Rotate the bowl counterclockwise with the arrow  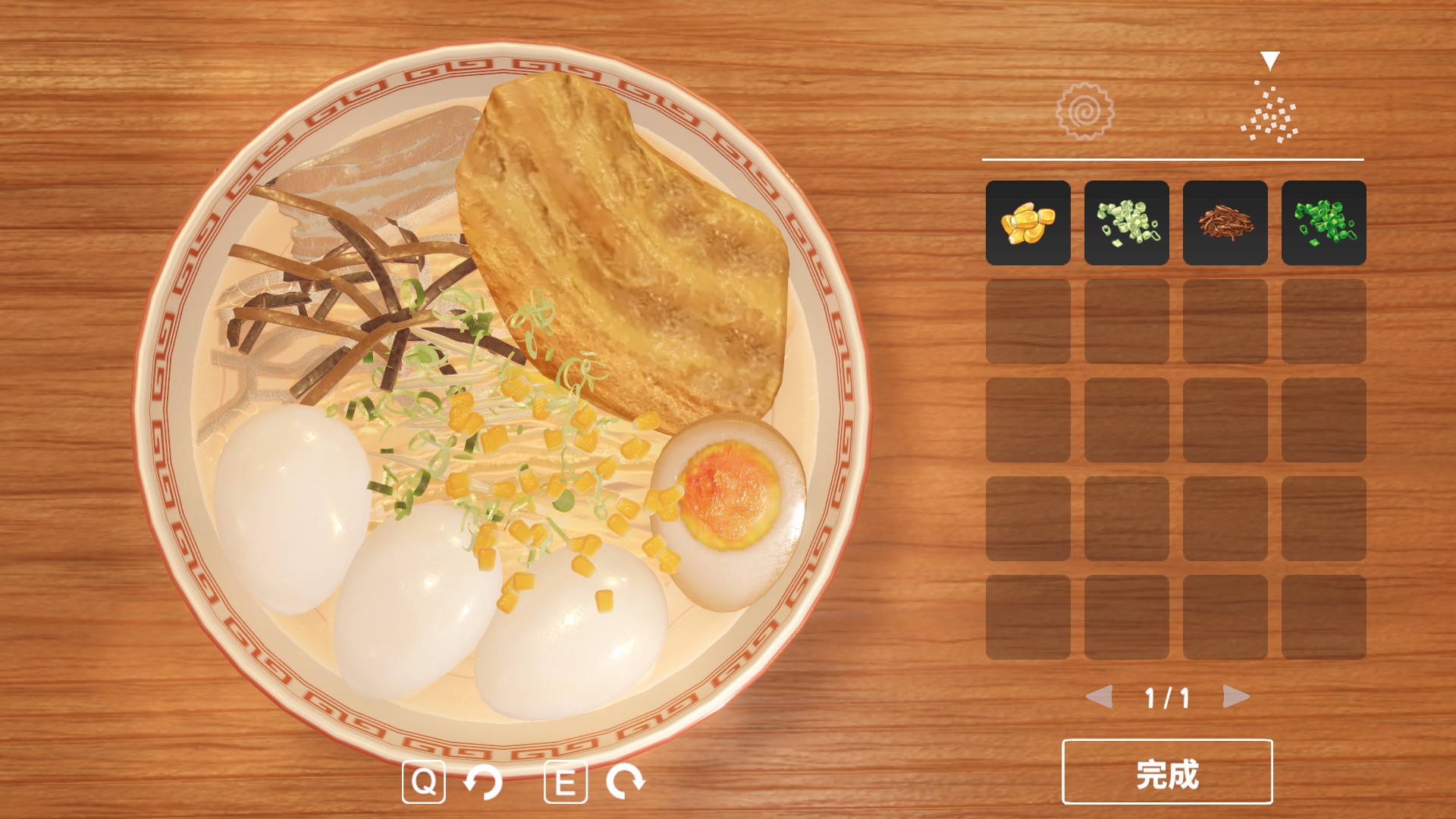tap(483, 782)
